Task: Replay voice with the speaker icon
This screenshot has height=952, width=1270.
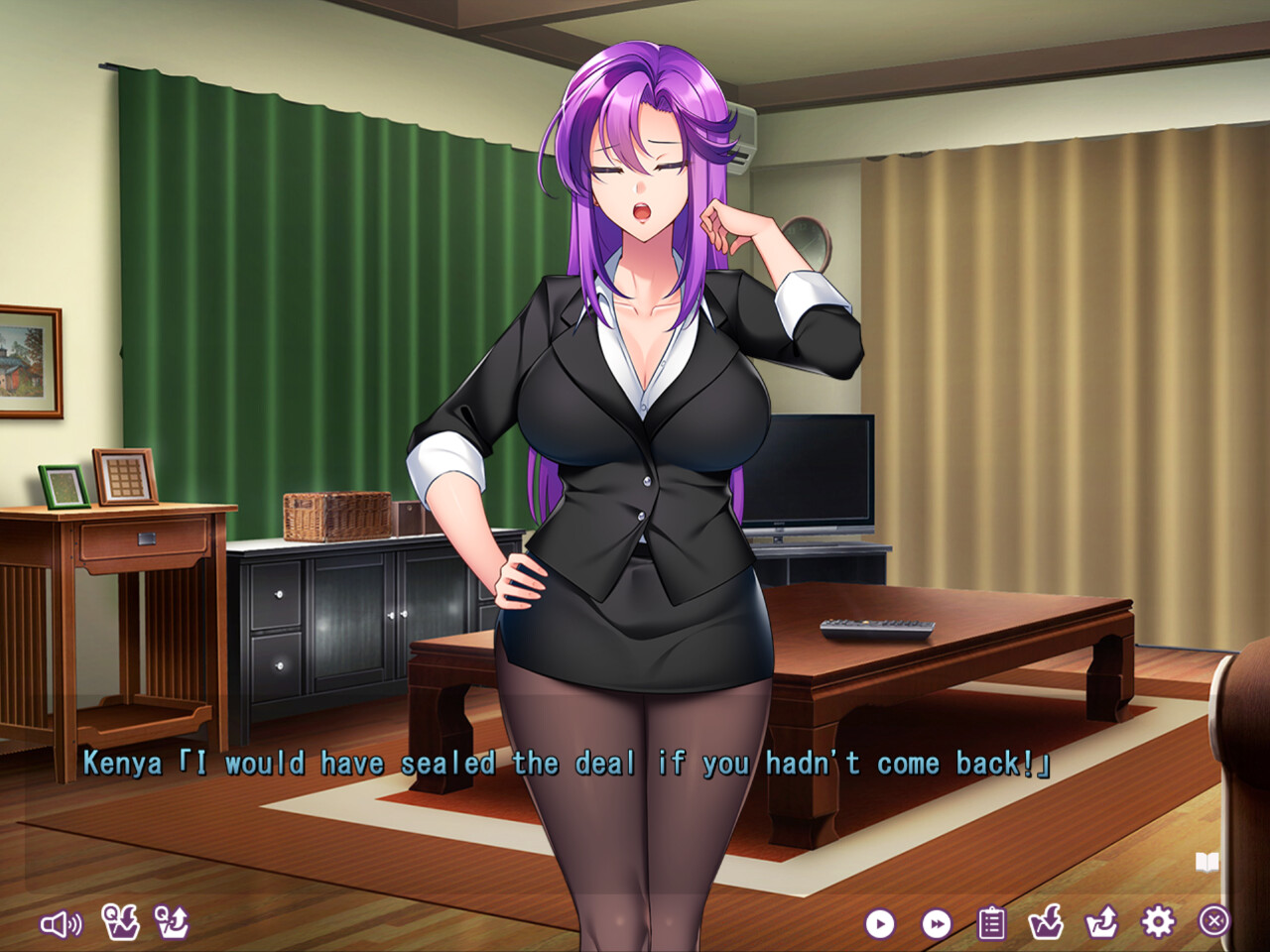Action: [61, 924]
